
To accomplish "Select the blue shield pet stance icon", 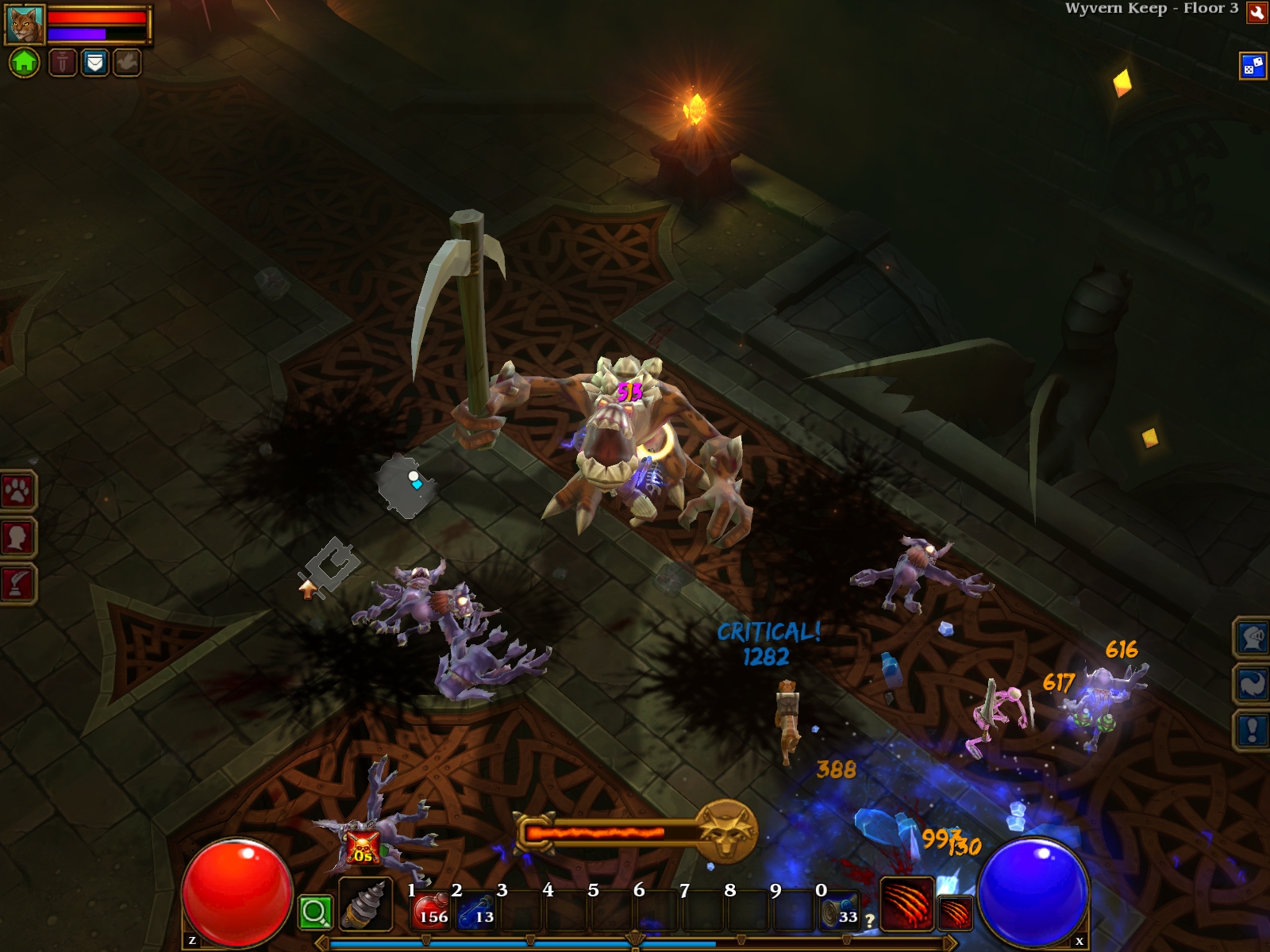I will [94, 62].
